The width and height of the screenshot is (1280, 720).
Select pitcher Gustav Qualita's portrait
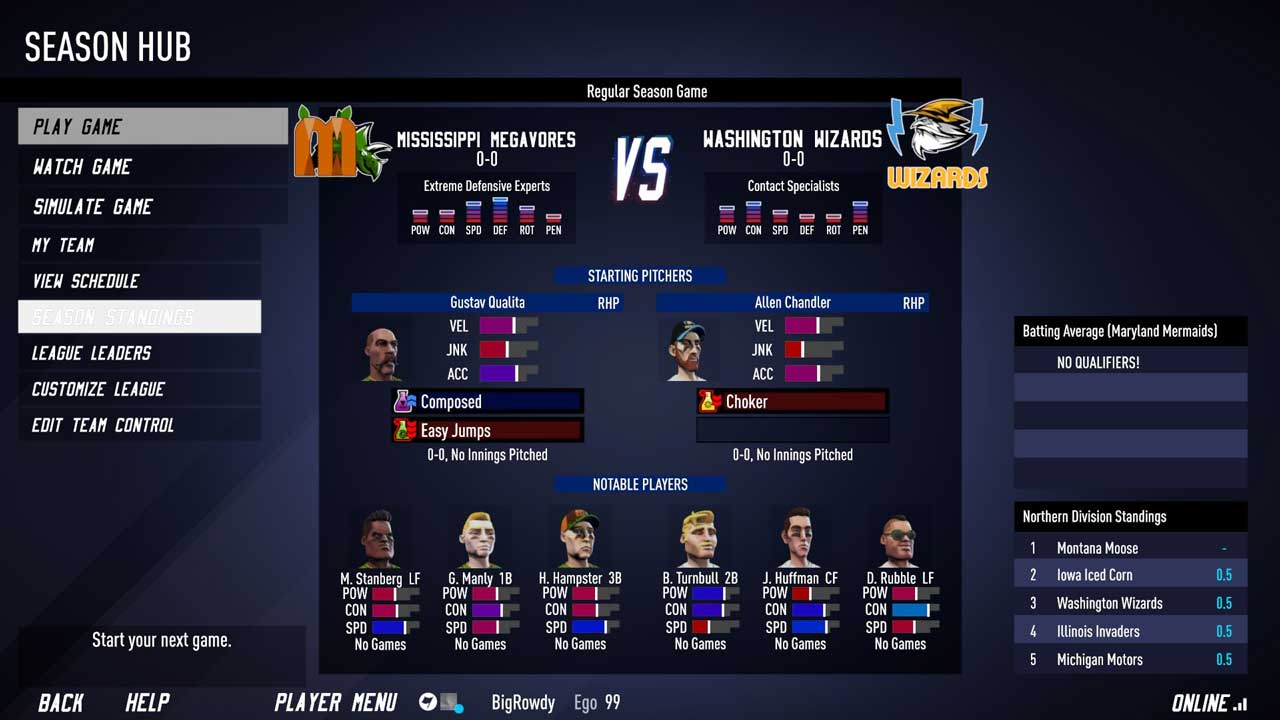(381, 352)
